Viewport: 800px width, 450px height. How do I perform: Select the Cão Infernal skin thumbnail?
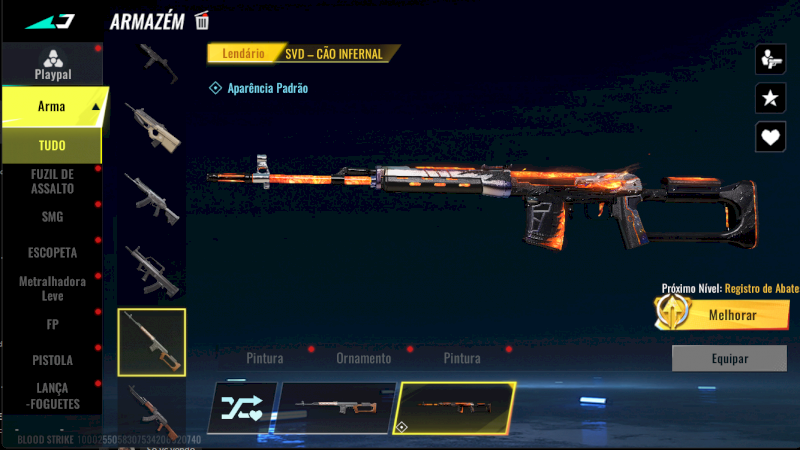tap(455, 407)
